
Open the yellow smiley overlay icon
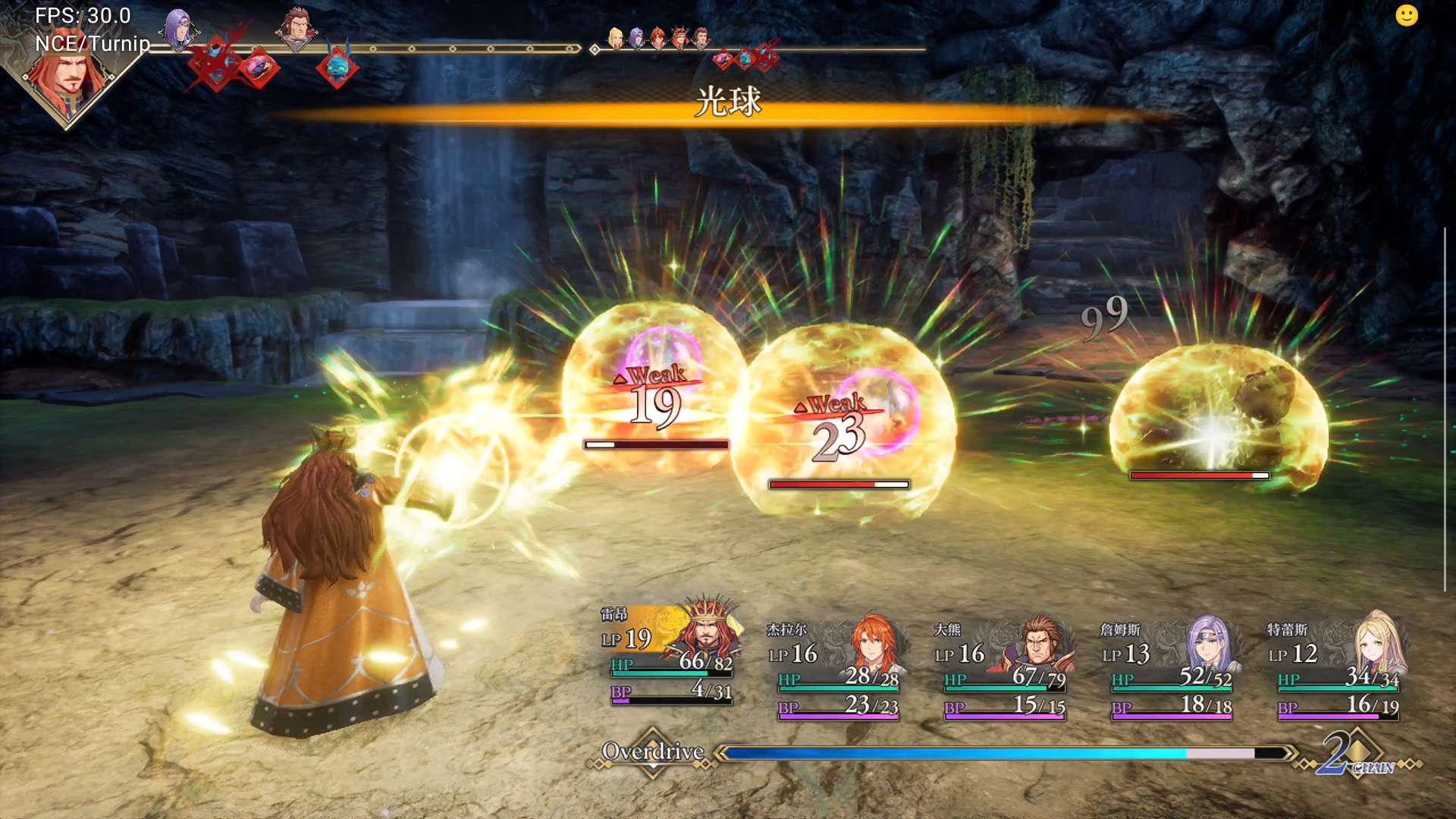pos(1406,16)
